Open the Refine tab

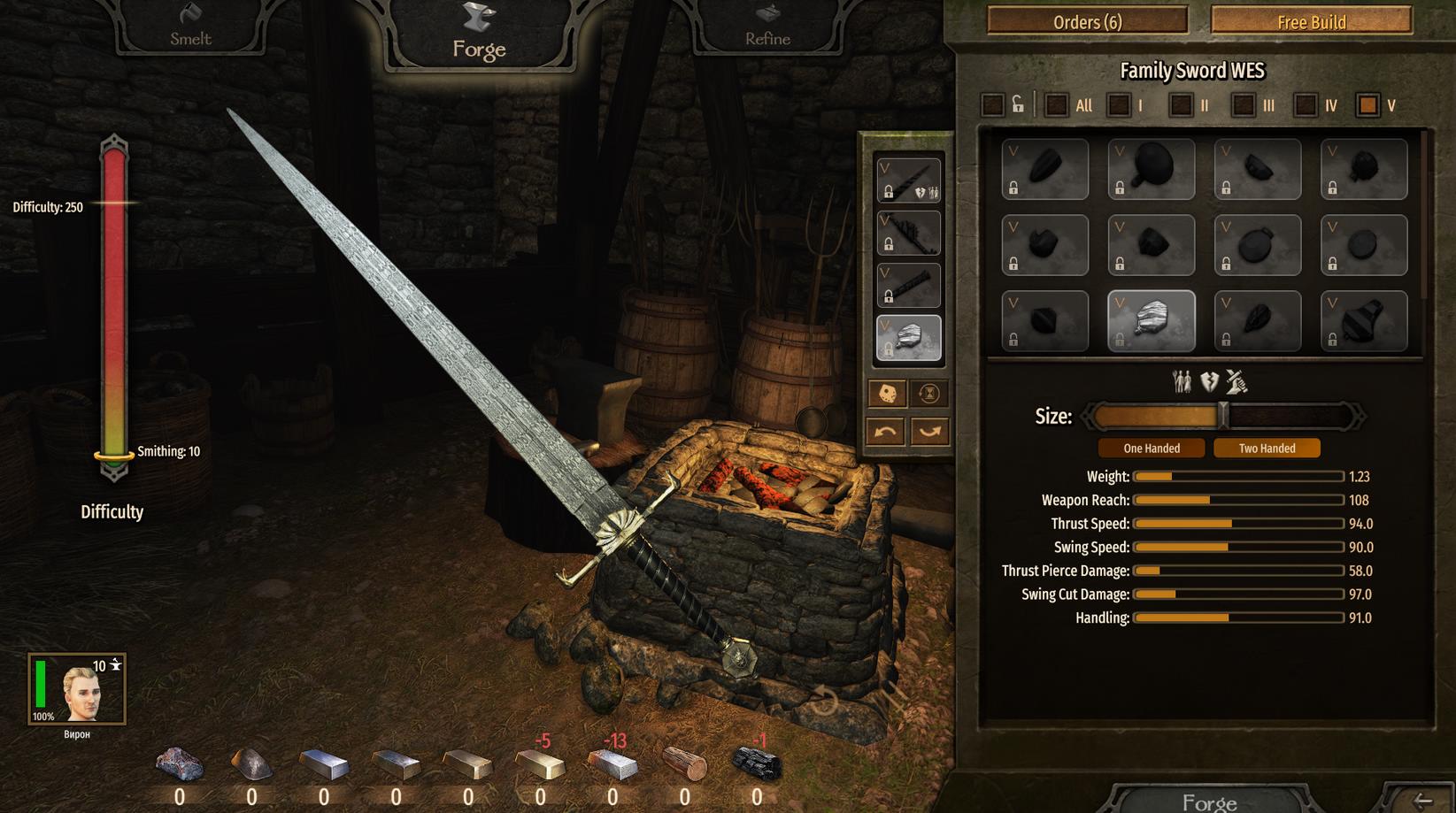tap(767, 28)
